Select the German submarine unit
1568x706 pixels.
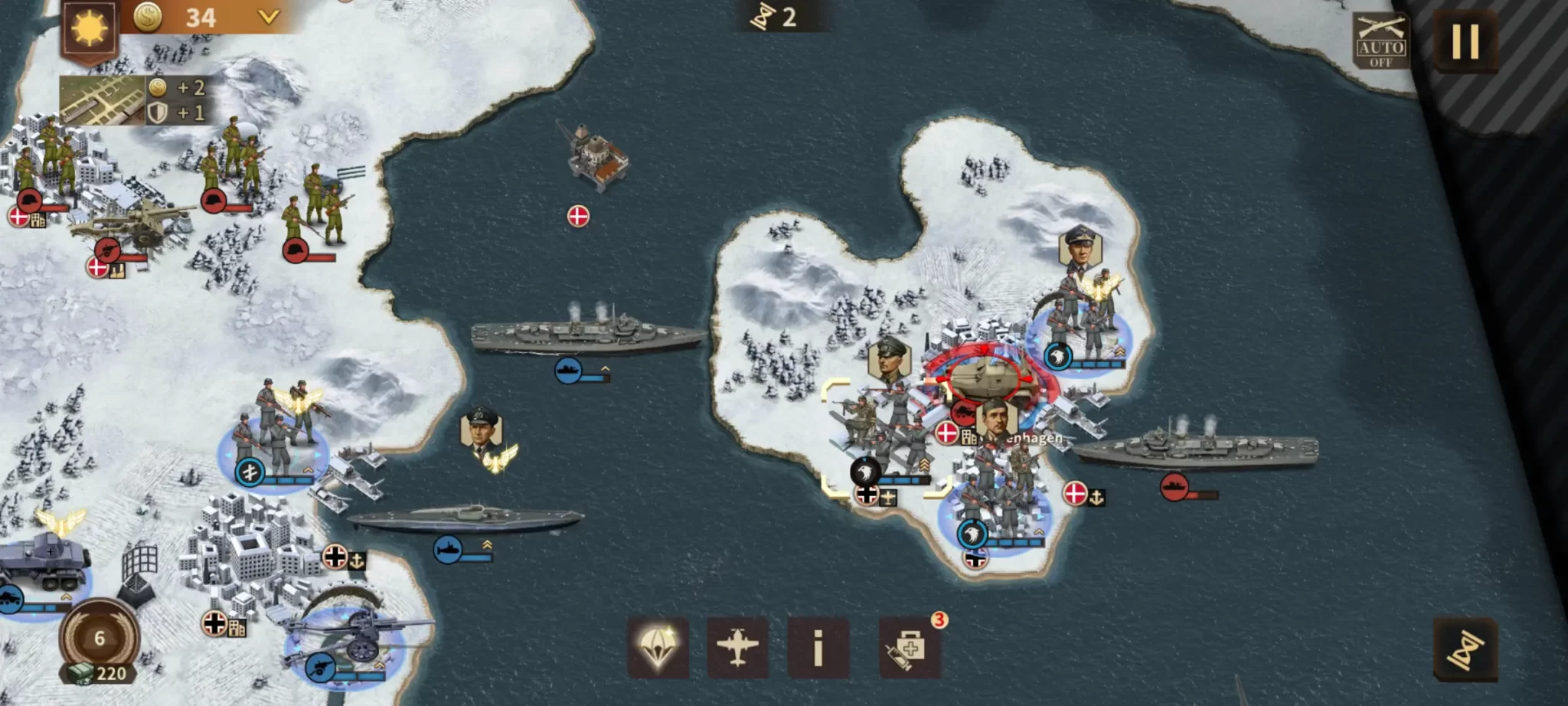tap(465, 519)
